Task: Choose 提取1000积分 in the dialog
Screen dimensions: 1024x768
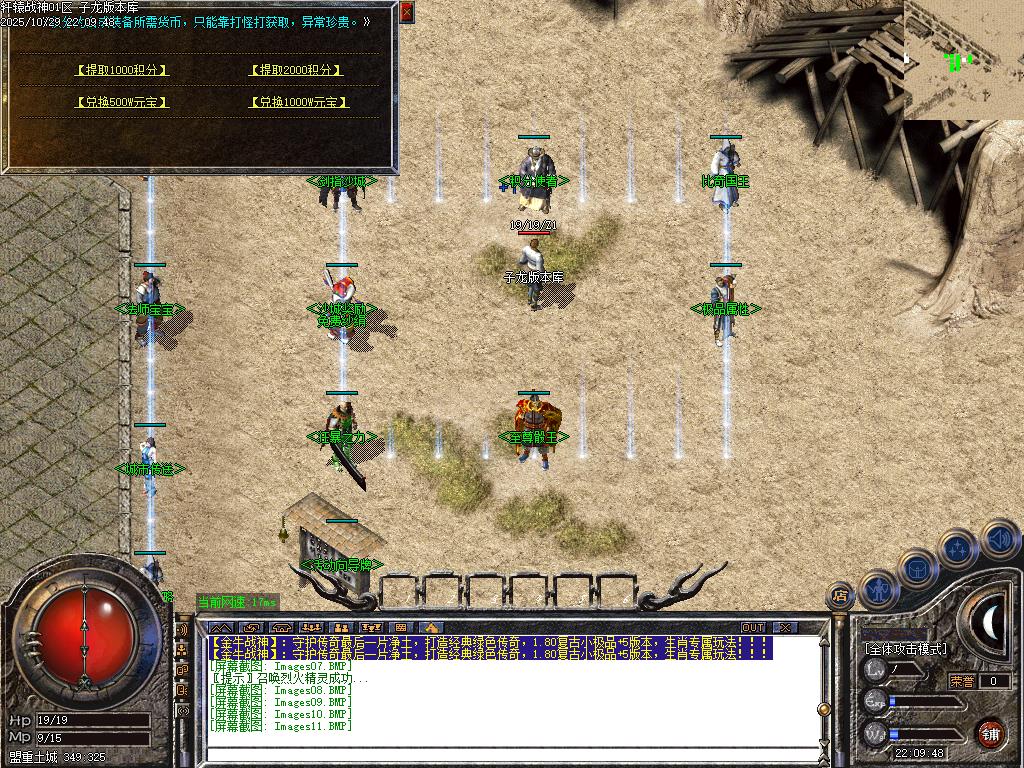Action: tap(123, 70)
